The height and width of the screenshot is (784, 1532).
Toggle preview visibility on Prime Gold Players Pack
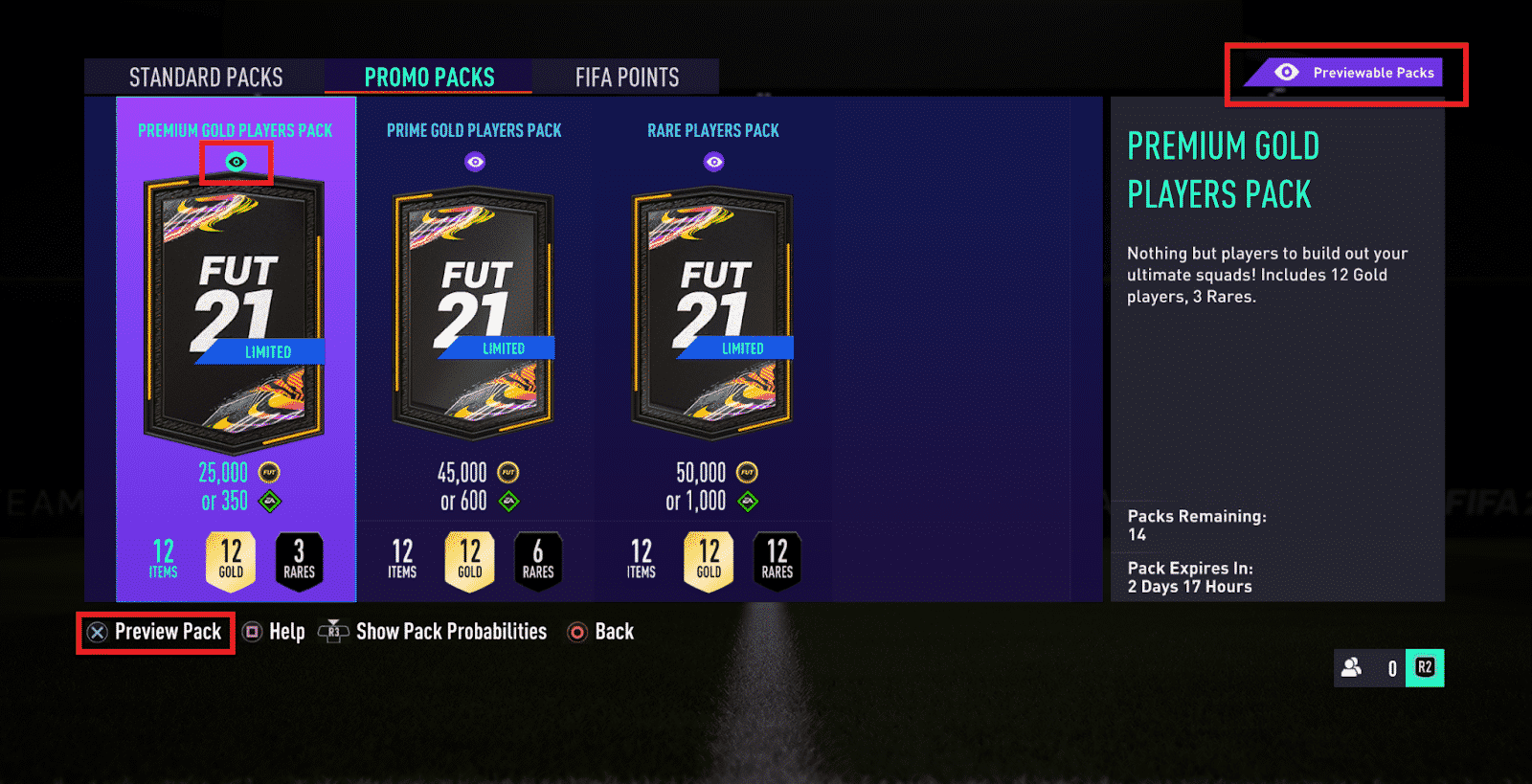[x=475, y=161]
